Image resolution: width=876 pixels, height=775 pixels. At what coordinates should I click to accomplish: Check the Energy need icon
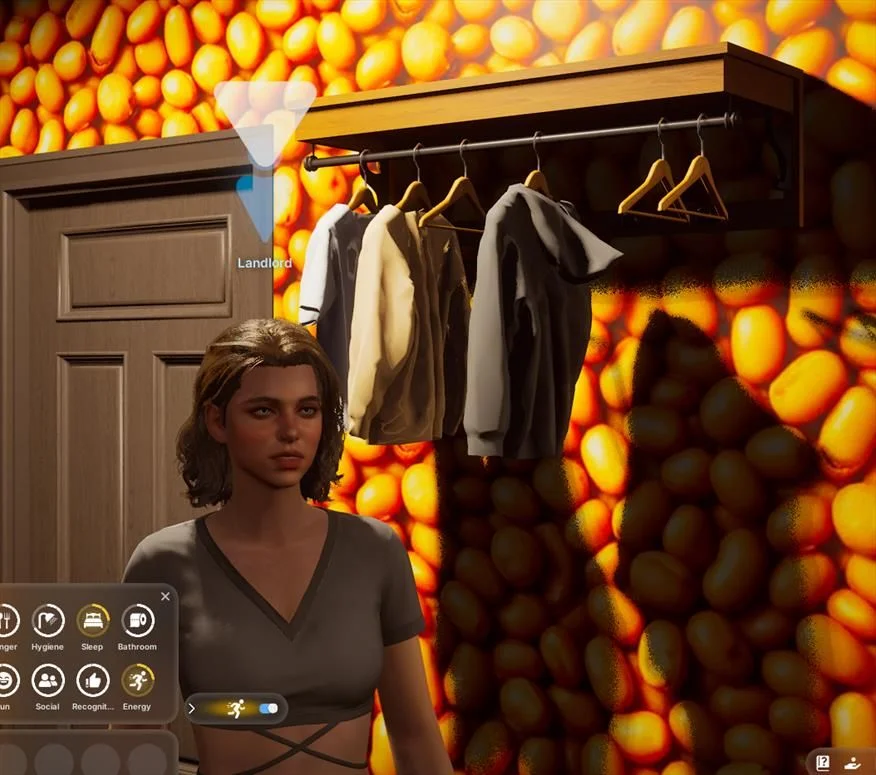tap(138, 681)
